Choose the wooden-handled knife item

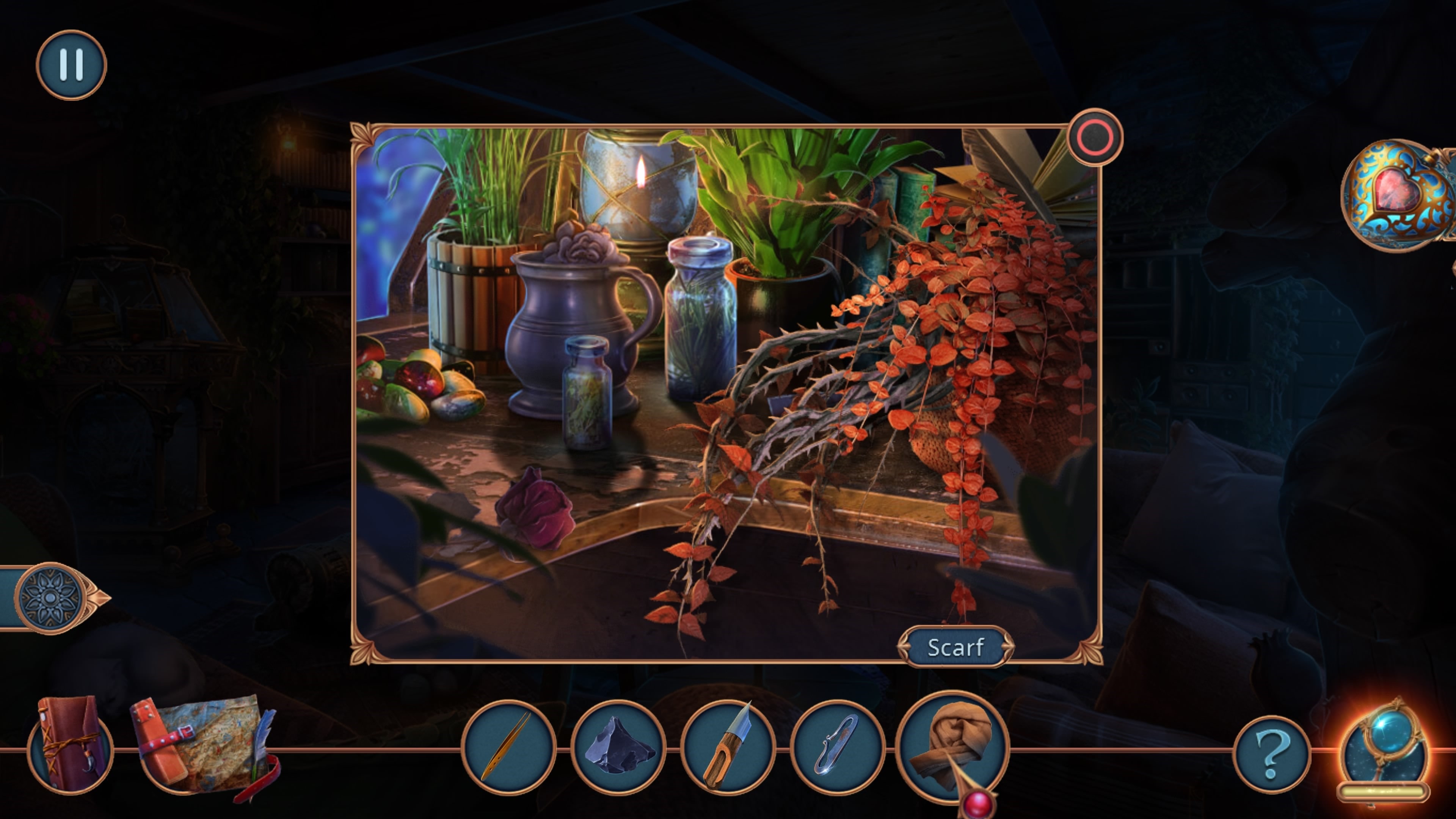[x=728, y=747]
